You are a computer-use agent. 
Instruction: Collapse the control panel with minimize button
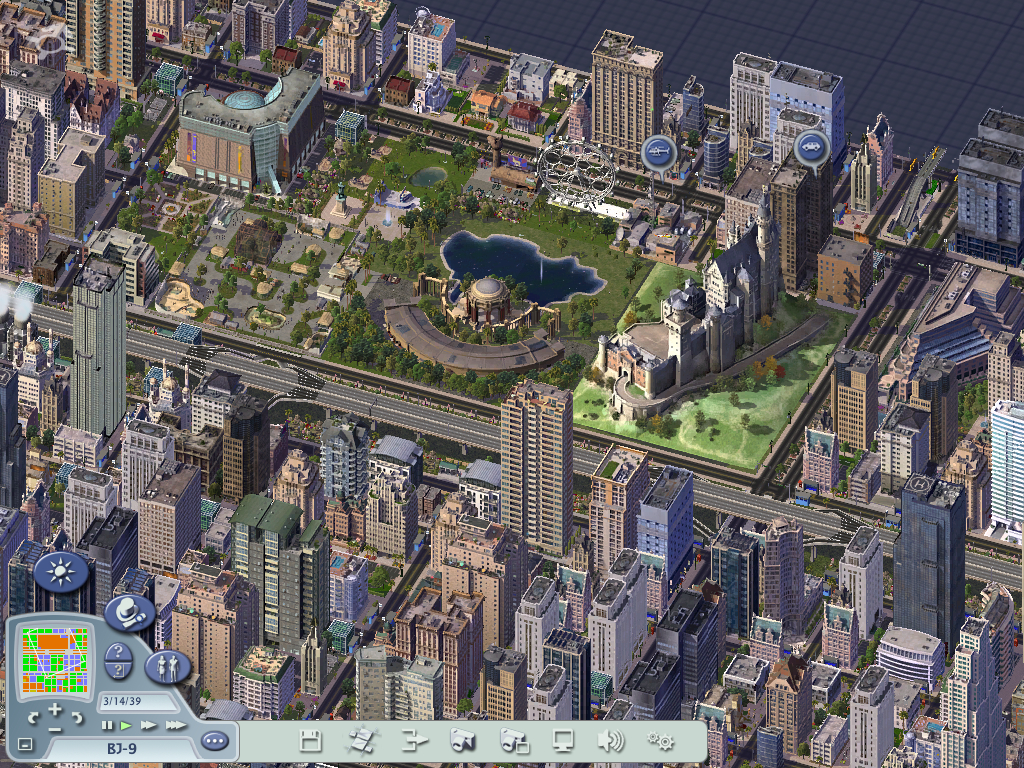click(26, 745)
